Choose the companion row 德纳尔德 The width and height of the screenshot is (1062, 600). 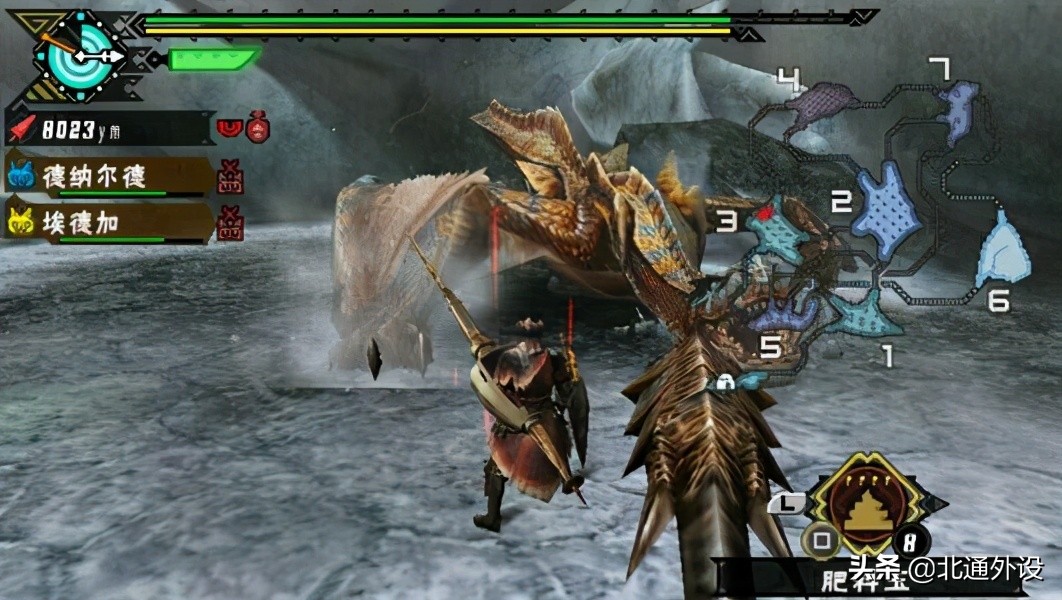108,177
